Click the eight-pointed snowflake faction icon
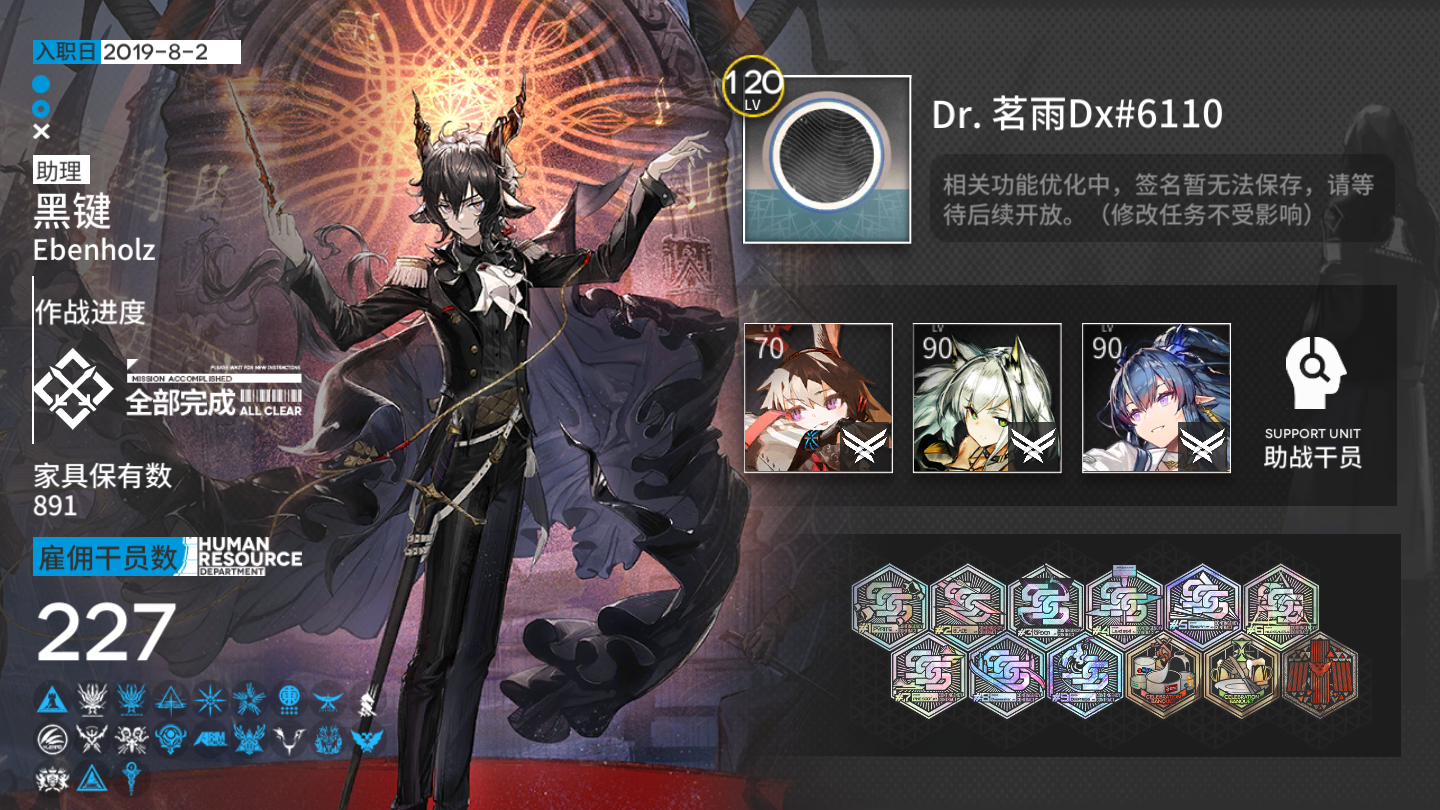 [x=208, y=699]
